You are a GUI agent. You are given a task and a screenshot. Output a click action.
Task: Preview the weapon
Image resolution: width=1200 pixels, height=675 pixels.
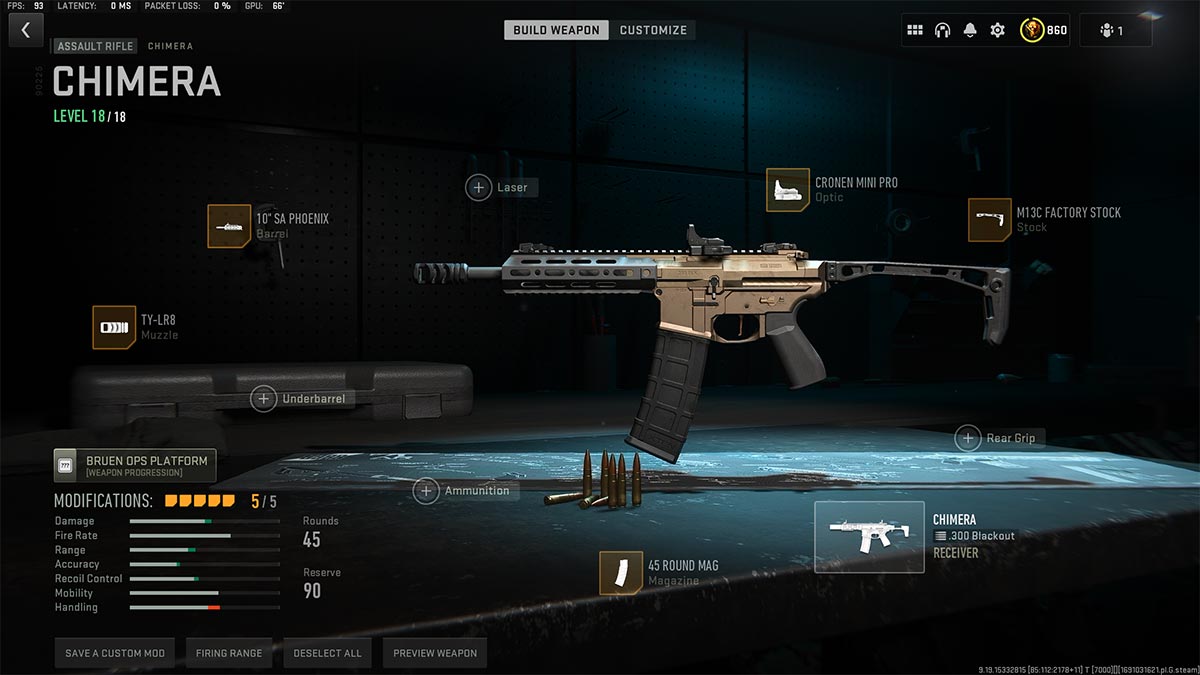point(435,653)
